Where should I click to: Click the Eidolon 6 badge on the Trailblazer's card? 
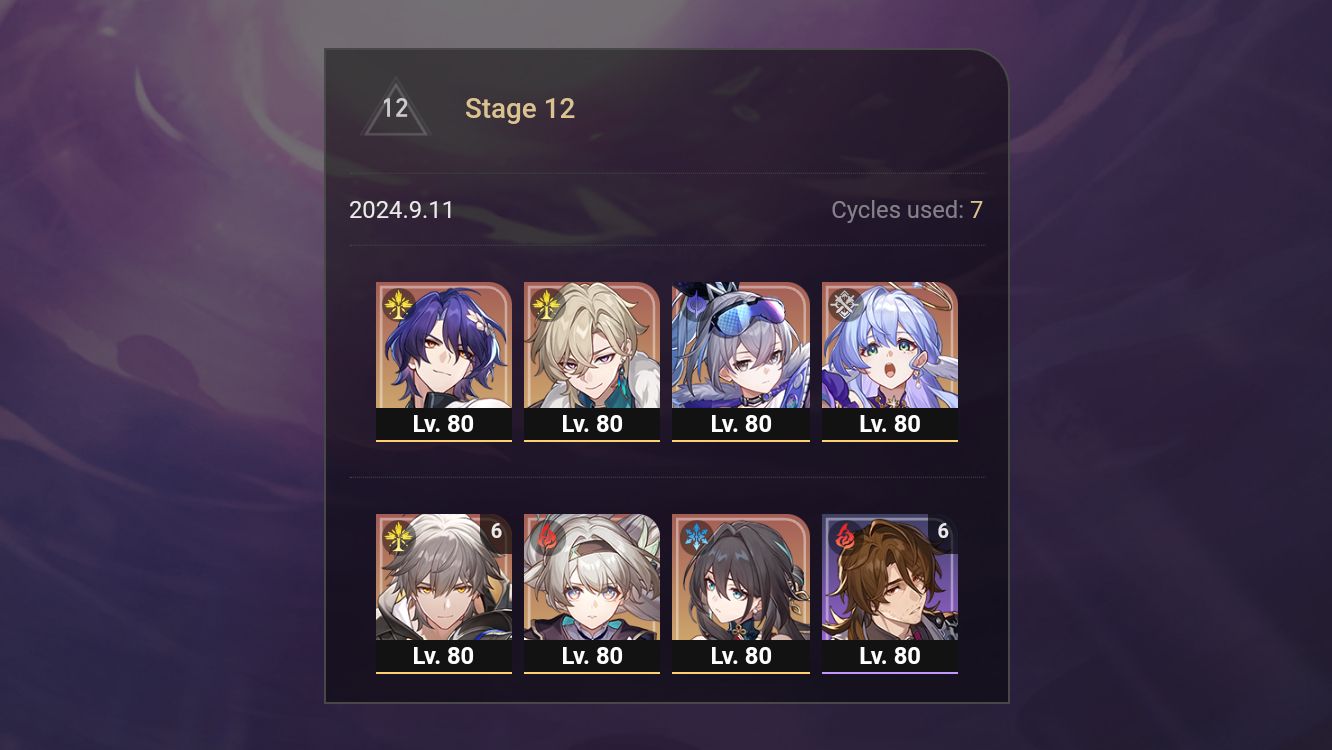pyautogui.click(x=496, y=533)
